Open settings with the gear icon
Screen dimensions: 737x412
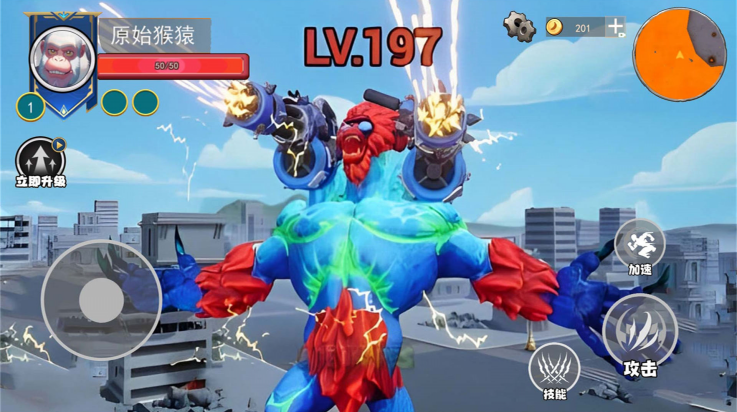[x=520, y=26]
